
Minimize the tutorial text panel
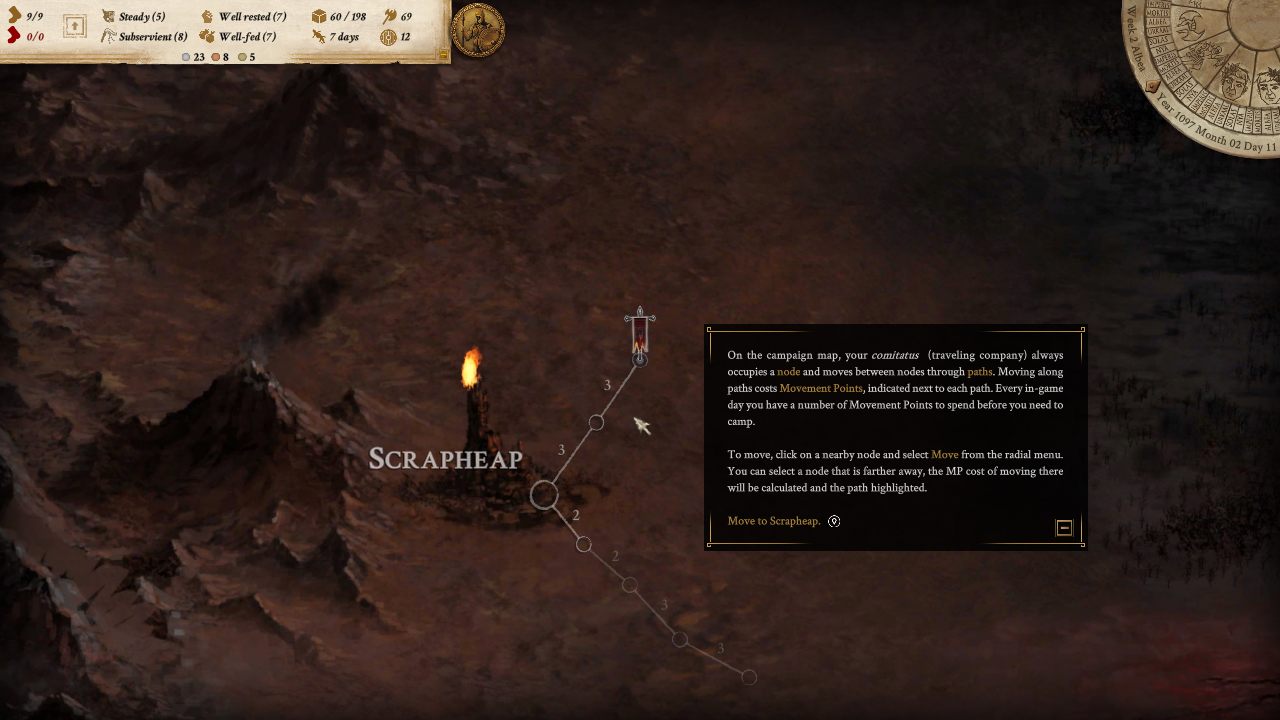[1064, 528]
